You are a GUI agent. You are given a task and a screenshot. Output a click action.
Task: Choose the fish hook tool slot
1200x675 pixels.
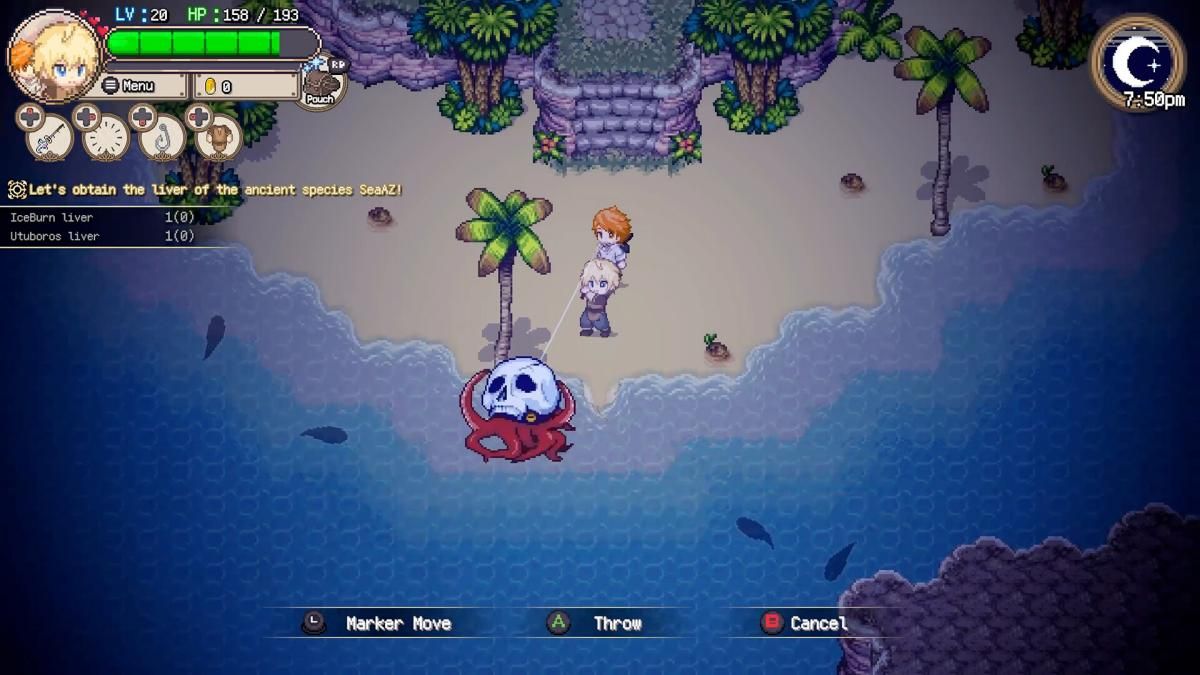coord(162,138)
